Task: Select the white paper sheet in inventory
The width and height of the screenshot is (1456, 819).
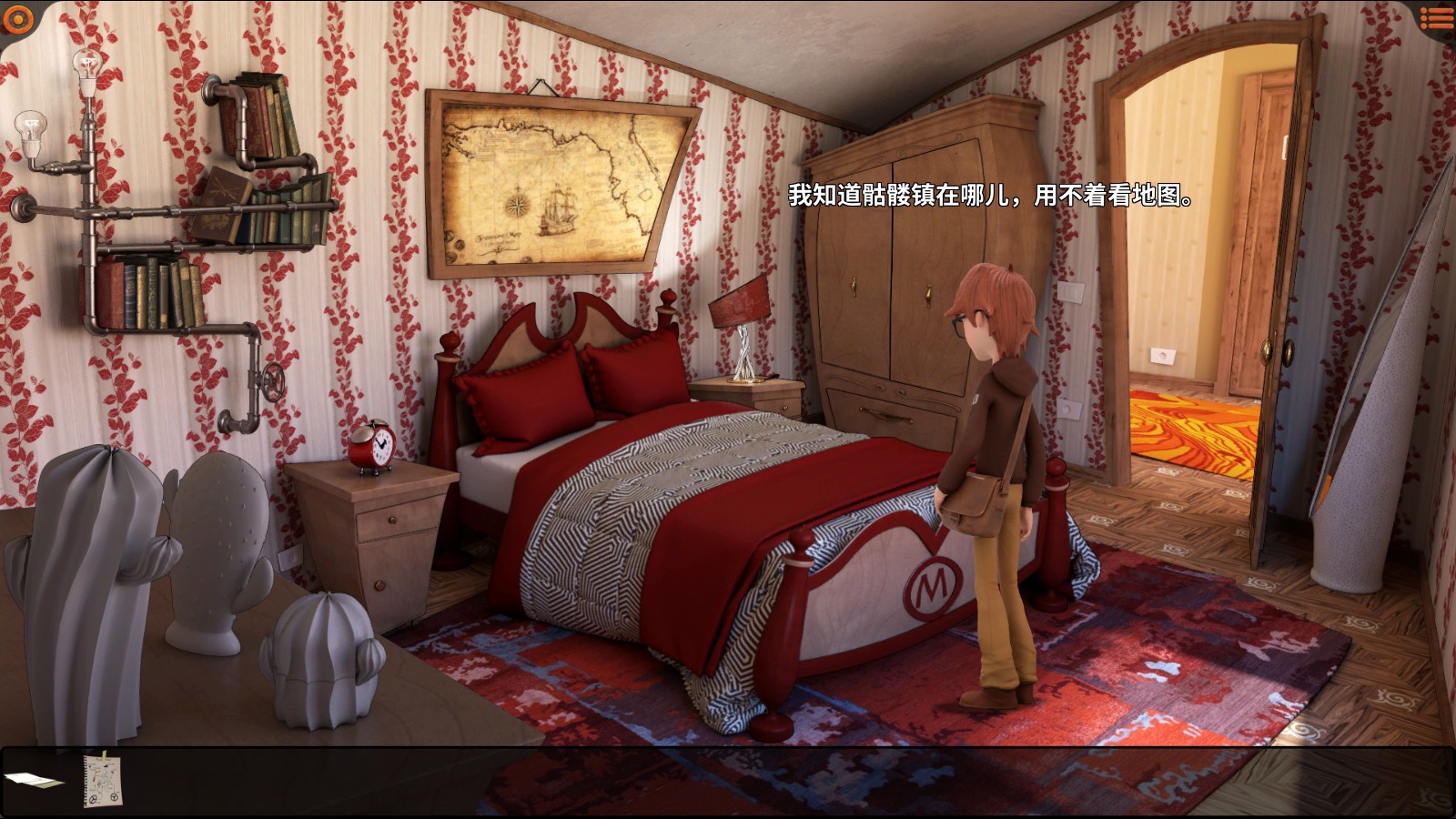Action: coord(33,780)
